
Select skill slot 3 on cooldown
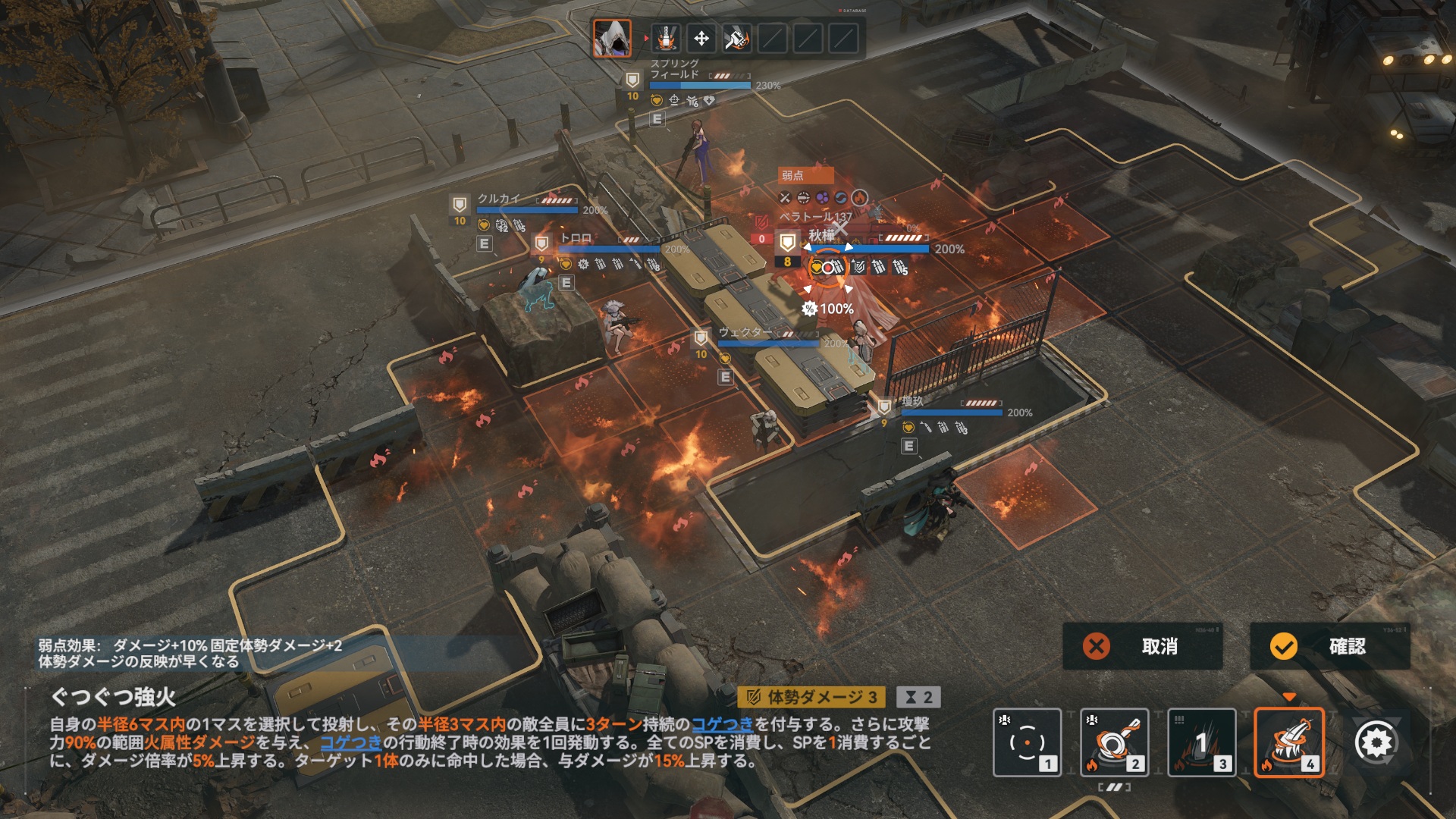click(x=1201, y=742)
